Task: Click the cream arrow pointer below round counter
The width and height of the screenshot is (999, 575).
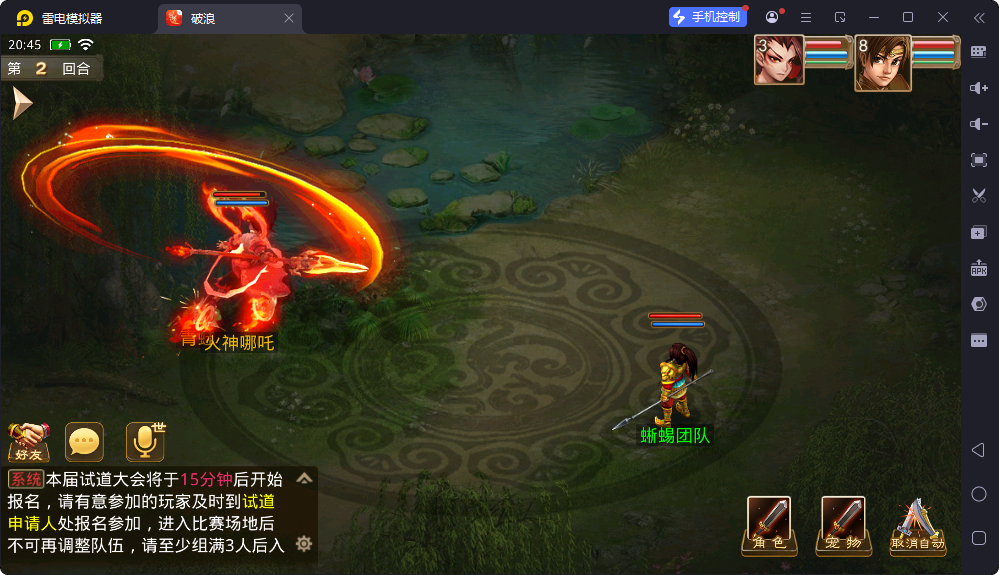Action: (x=21, y=103)
